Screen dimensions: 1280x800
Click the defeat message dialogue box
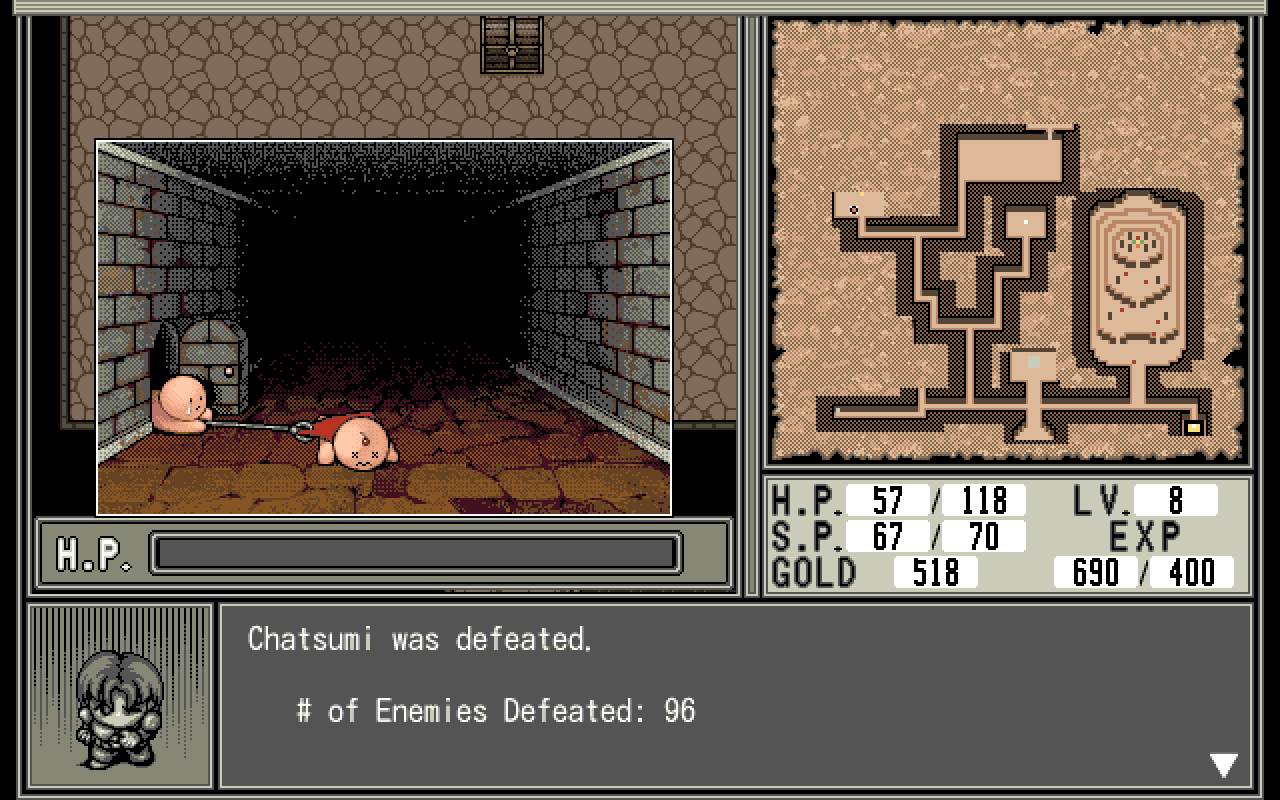click(x=735, y=695)
